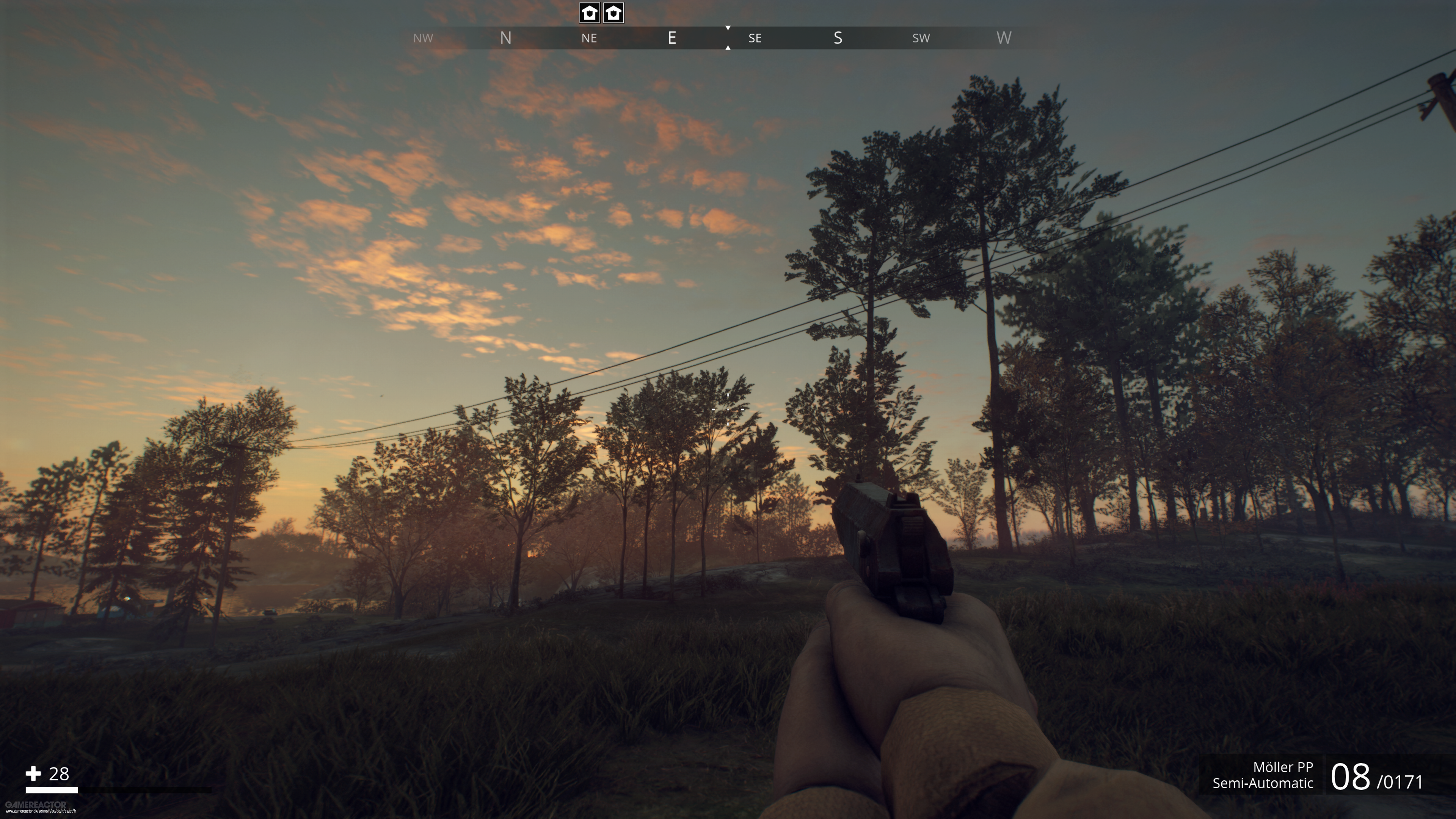Click the SE compass heading
Image resolution: width=1456 pixels, height=819 pixels.
[755, 38]
